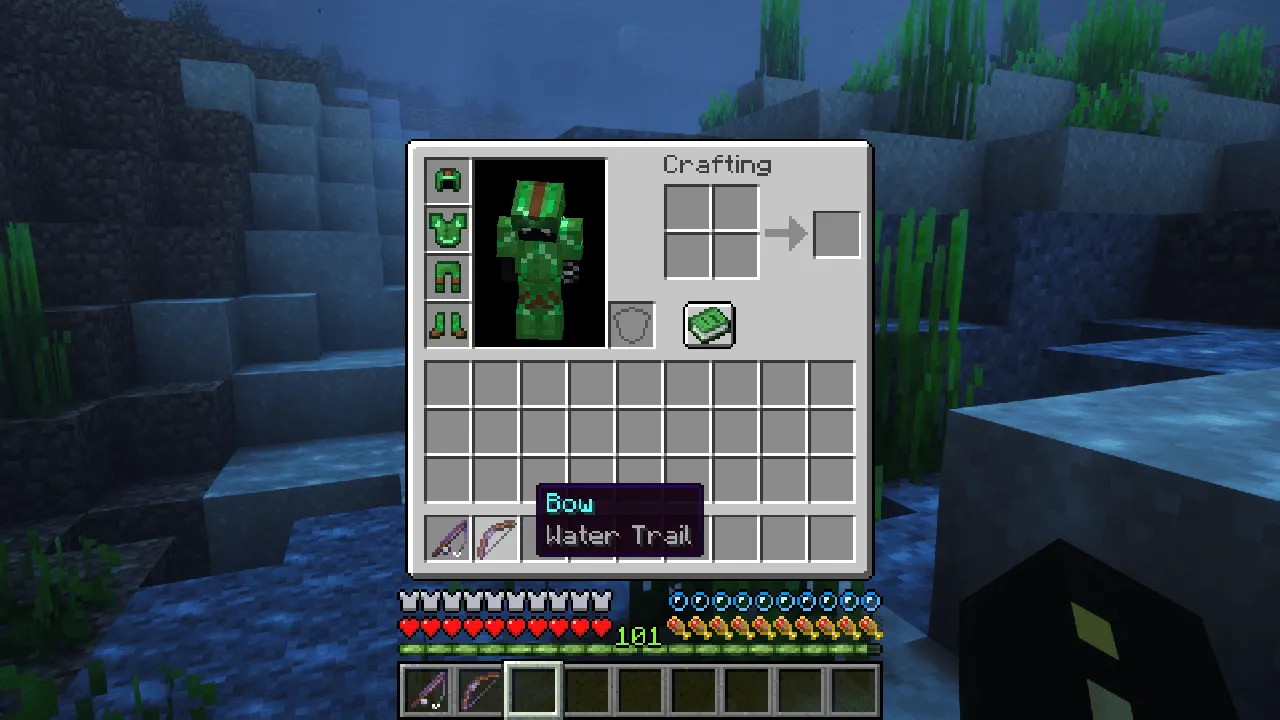This screenshot has width=1280, height=720.
Task: Click the player character preview model
Action: pos(539,255)
